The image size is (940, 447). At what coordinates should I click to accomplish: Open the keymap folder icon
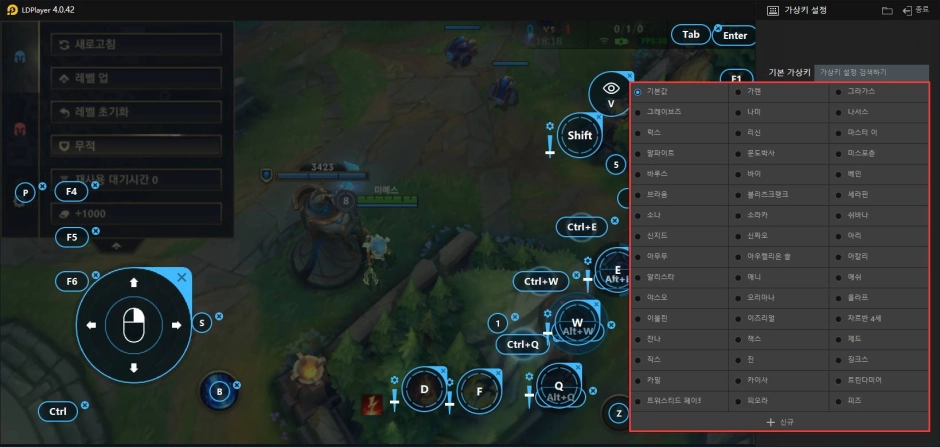887,10
